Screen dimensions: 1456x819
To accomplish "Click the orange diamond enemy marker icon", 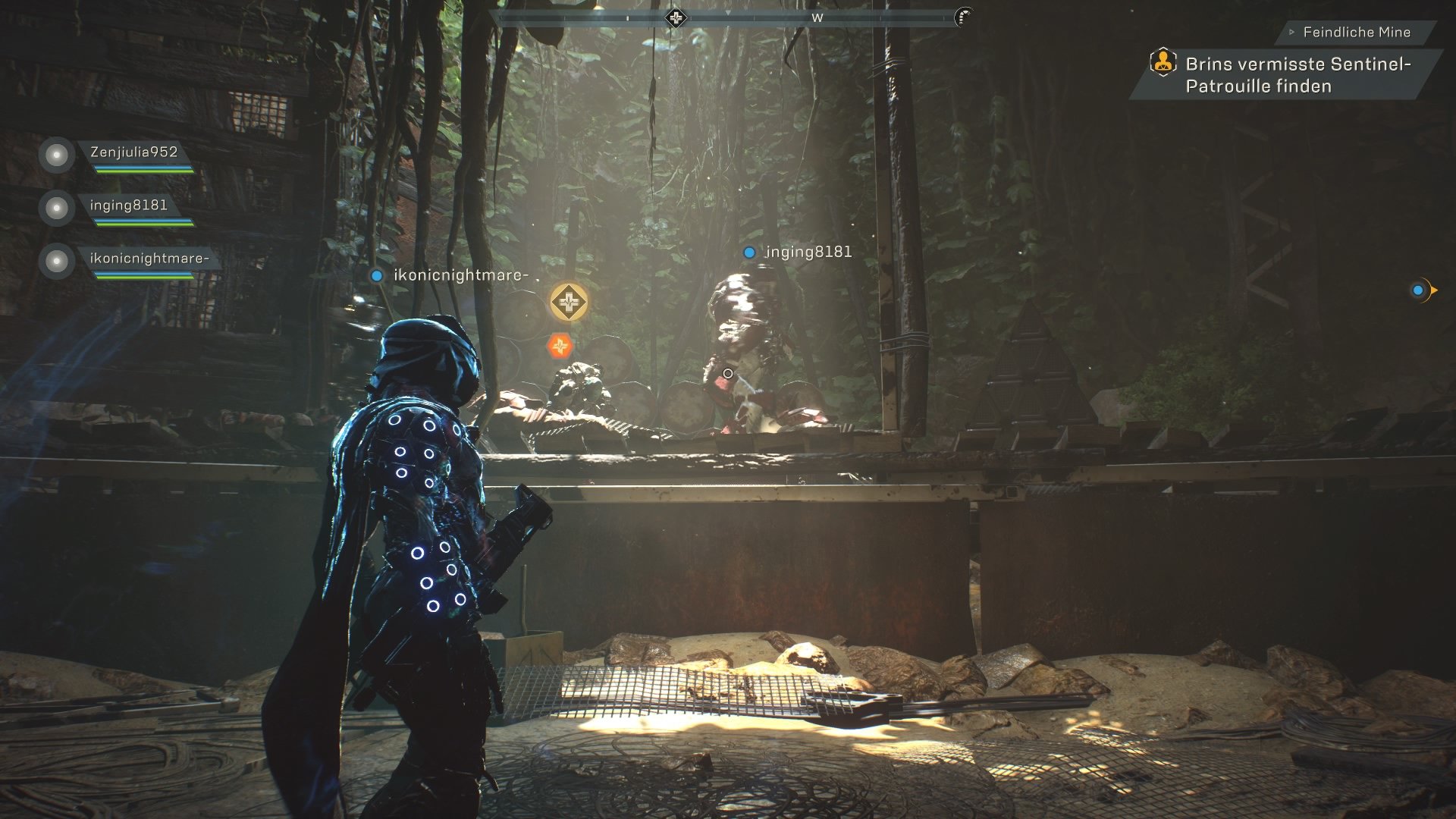I will [x=558, y=345].
